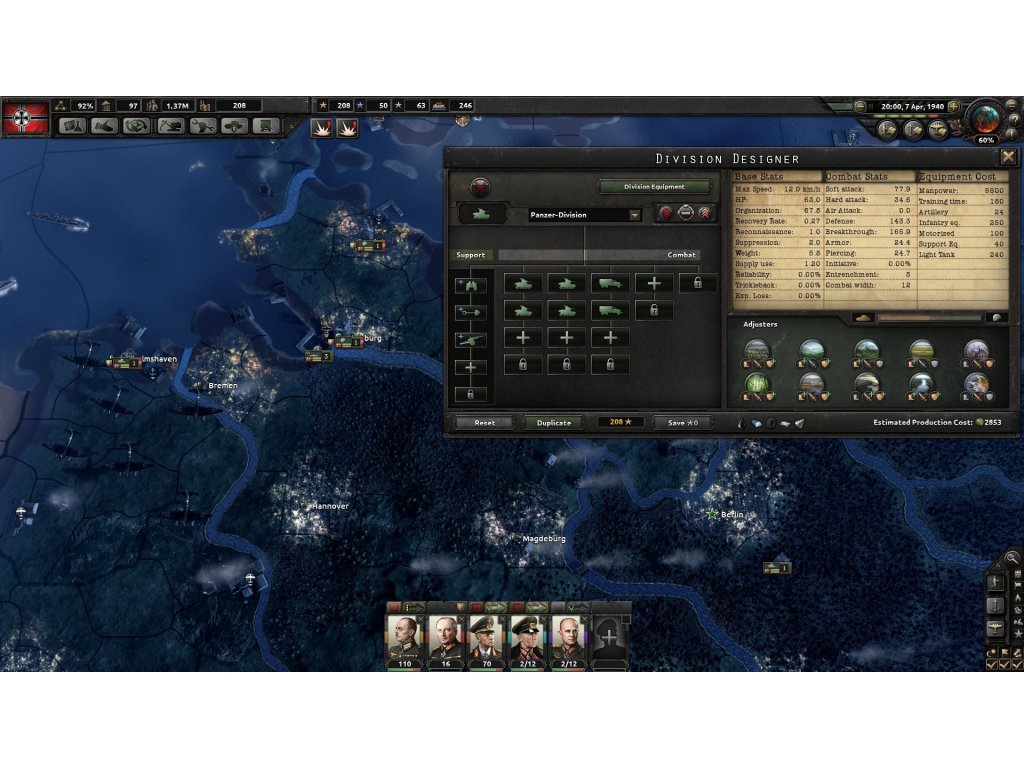The width and height of the screenshot is (1024, 768).
Task: Open the world tension globe
Action: 985,117
